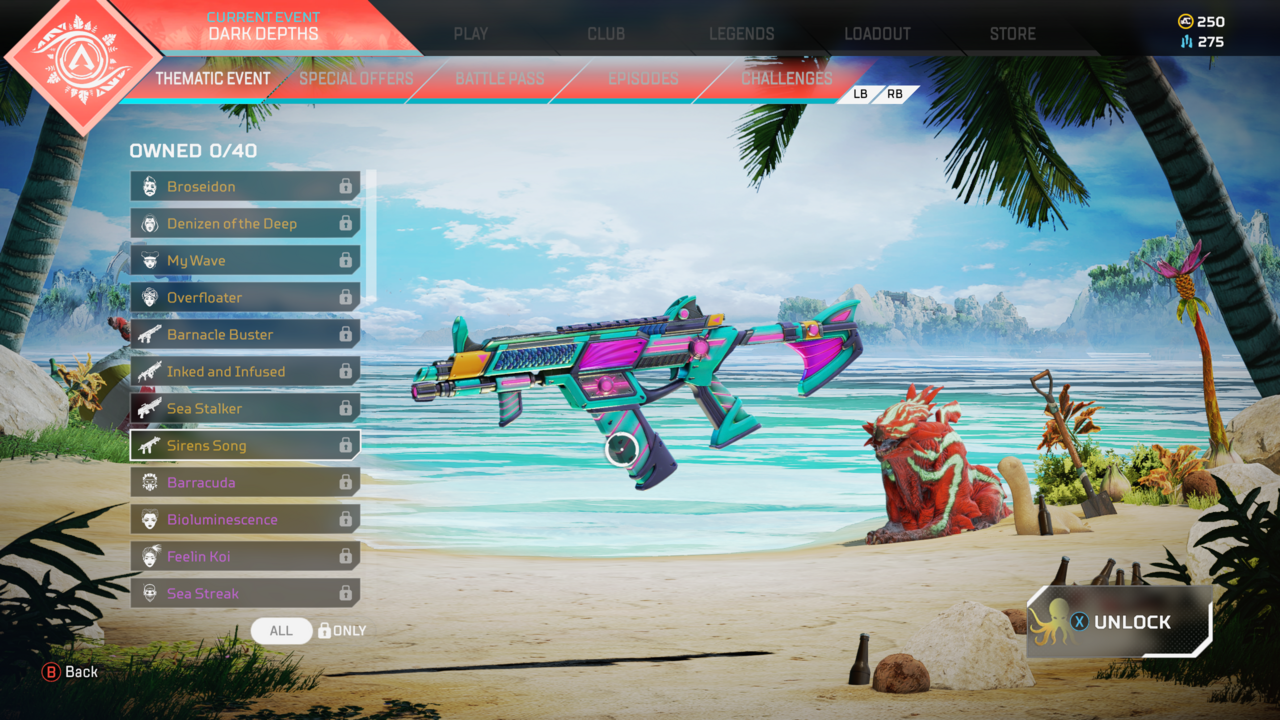Pick the Barnacle Buster weapon skin
Viewport: 1280px width, 720px height.
point(245,335)
